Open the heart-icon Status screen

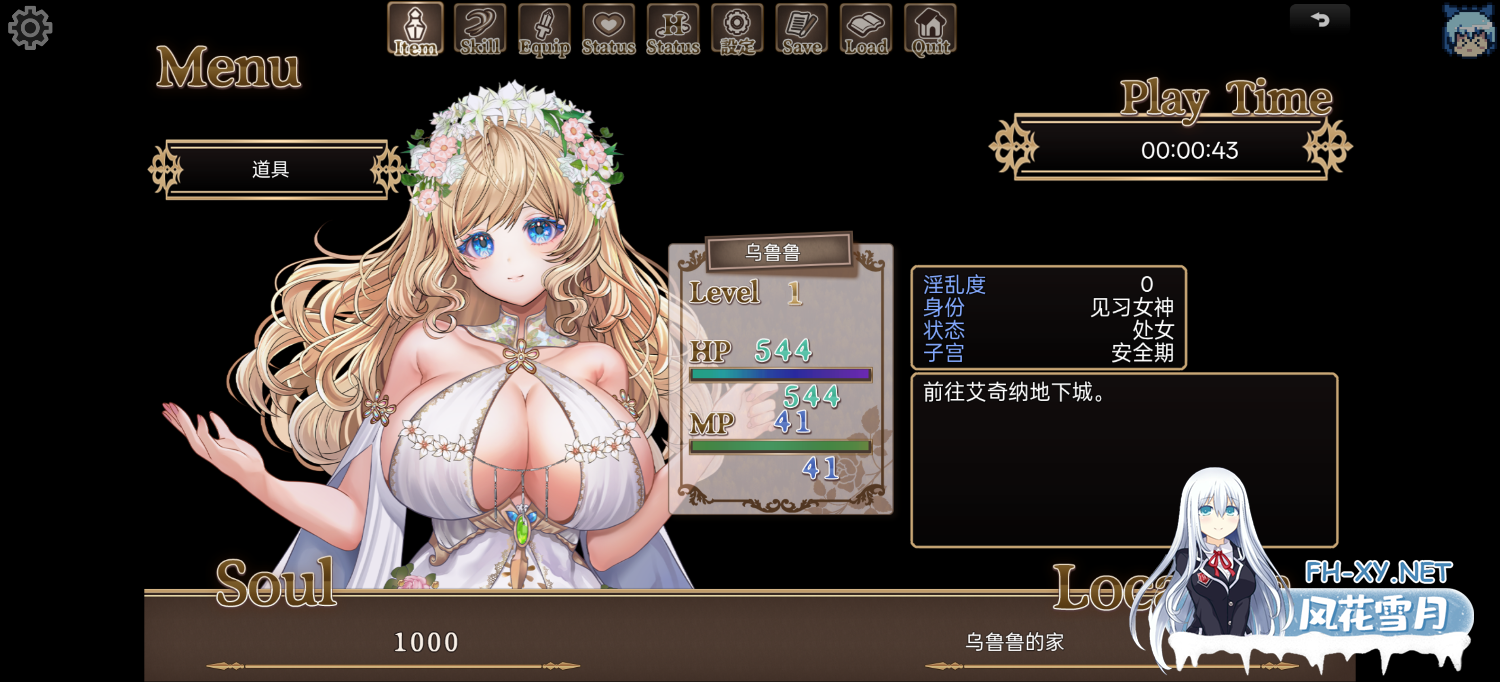[608, 29]
